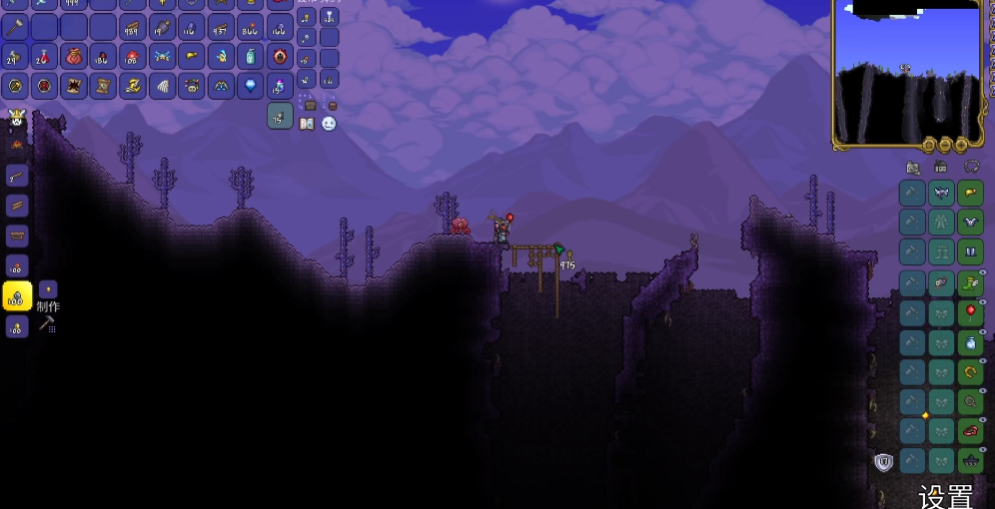
Task: Click the horseshoe accessory slot
Action: [970, 372]
